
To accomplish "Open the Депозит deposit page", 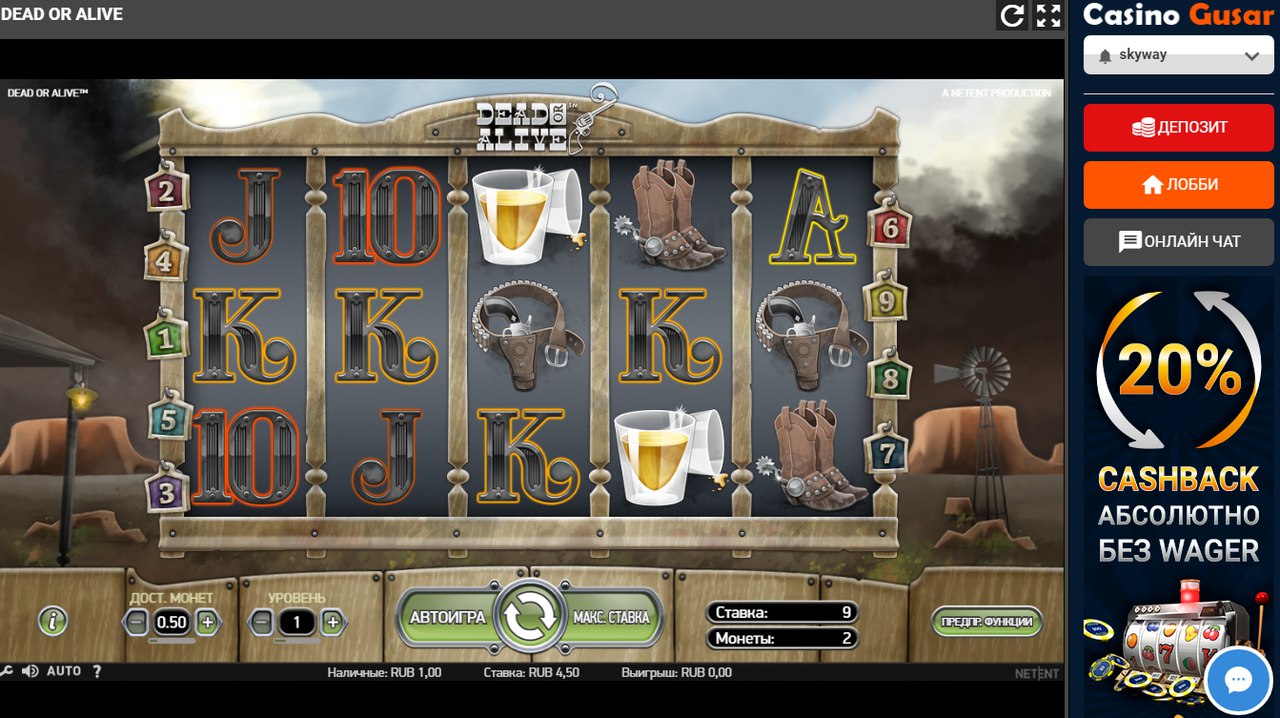I will click(x=1178, y=127).
